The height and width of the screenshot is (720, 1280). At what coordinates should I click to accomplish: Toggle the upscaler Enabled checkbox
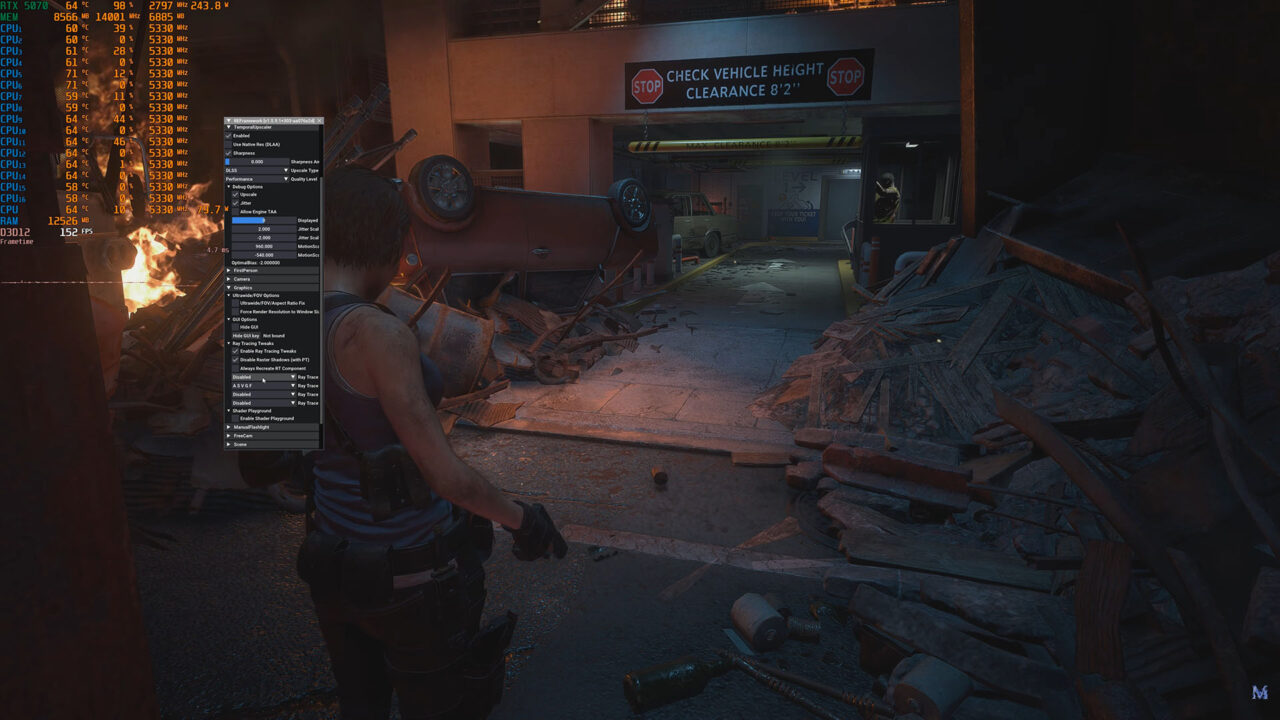point(229,136)
